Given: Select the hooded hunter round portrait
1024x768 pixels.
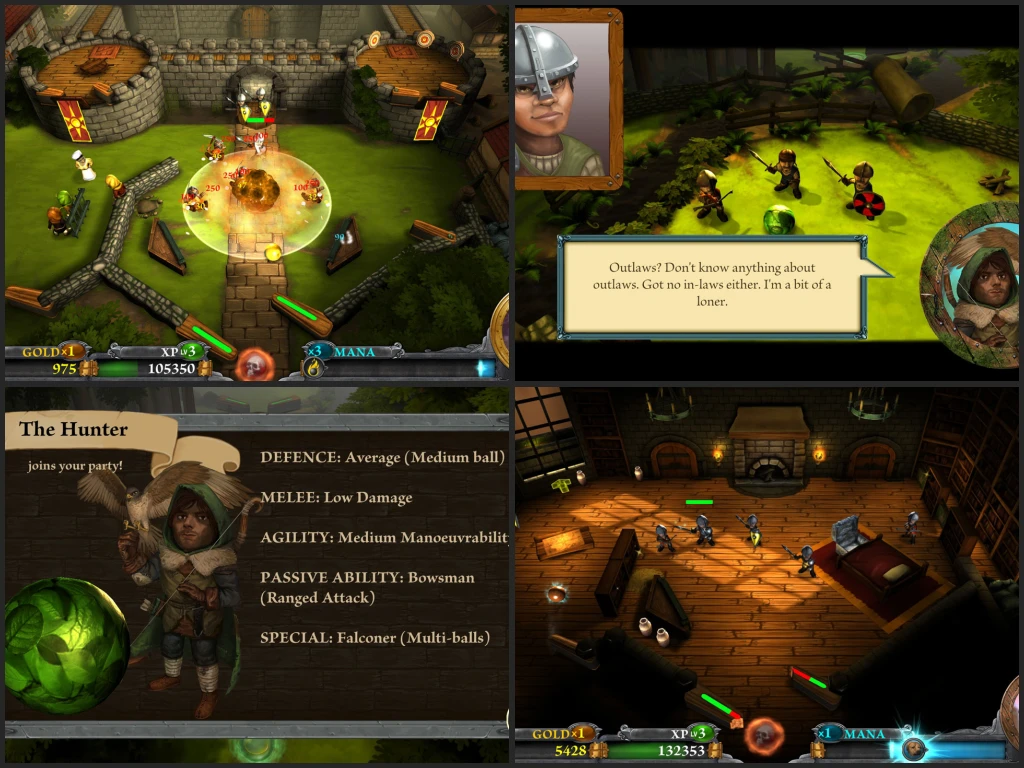Looking at the screenshot, I should coord(976,284).
